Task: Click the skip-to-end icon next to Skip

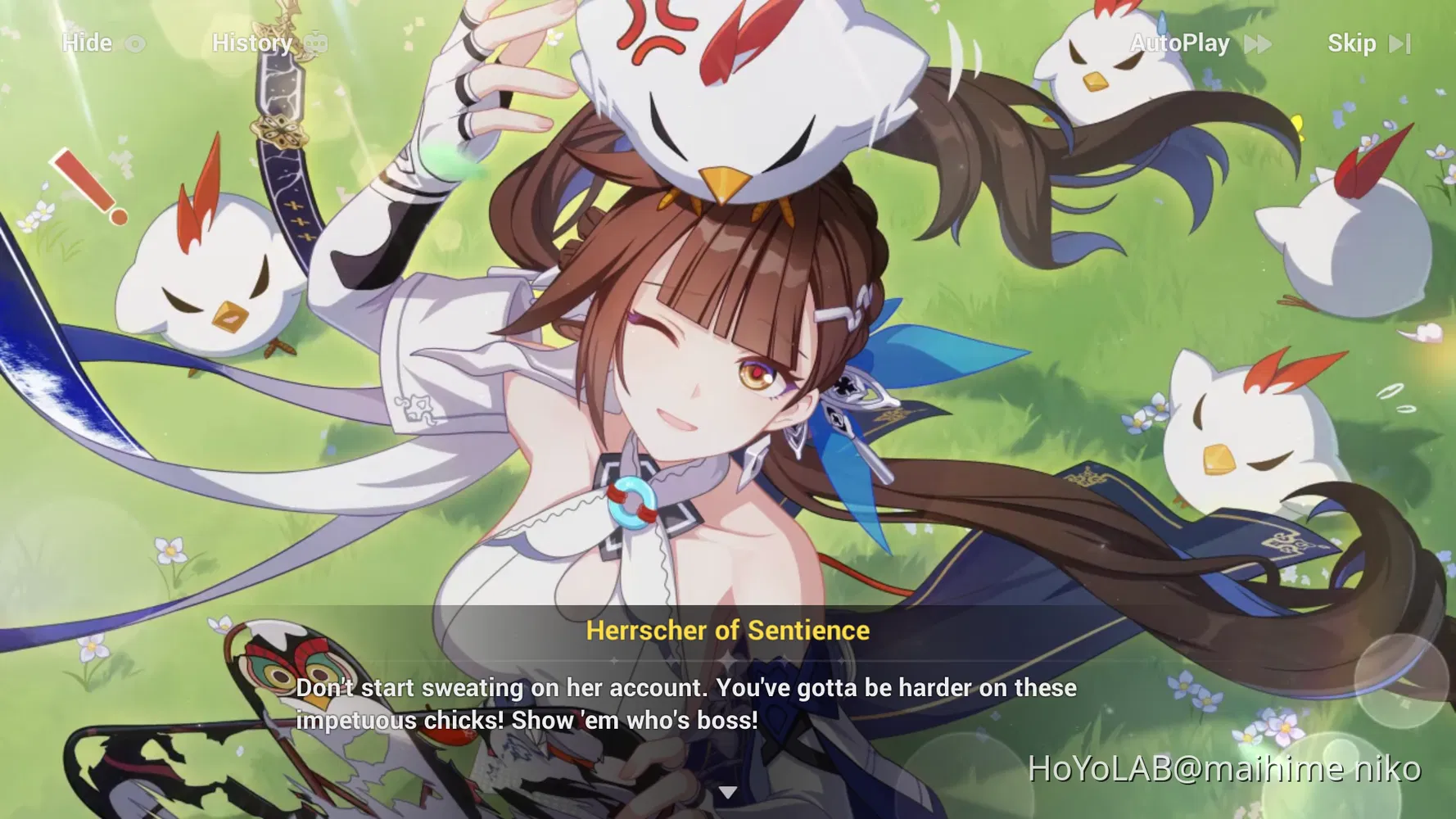Action: [1400, 43]
